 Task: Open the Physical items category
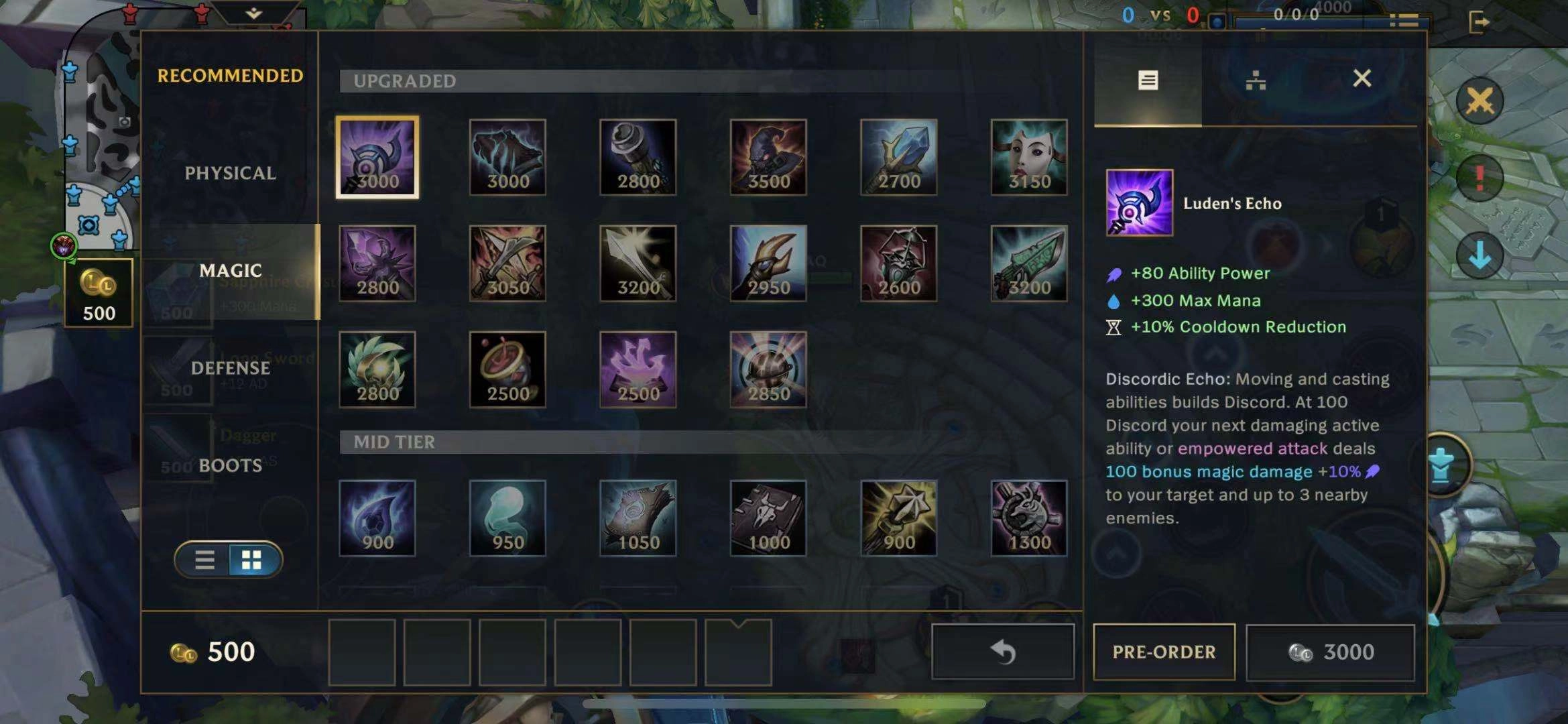point(230,173)
